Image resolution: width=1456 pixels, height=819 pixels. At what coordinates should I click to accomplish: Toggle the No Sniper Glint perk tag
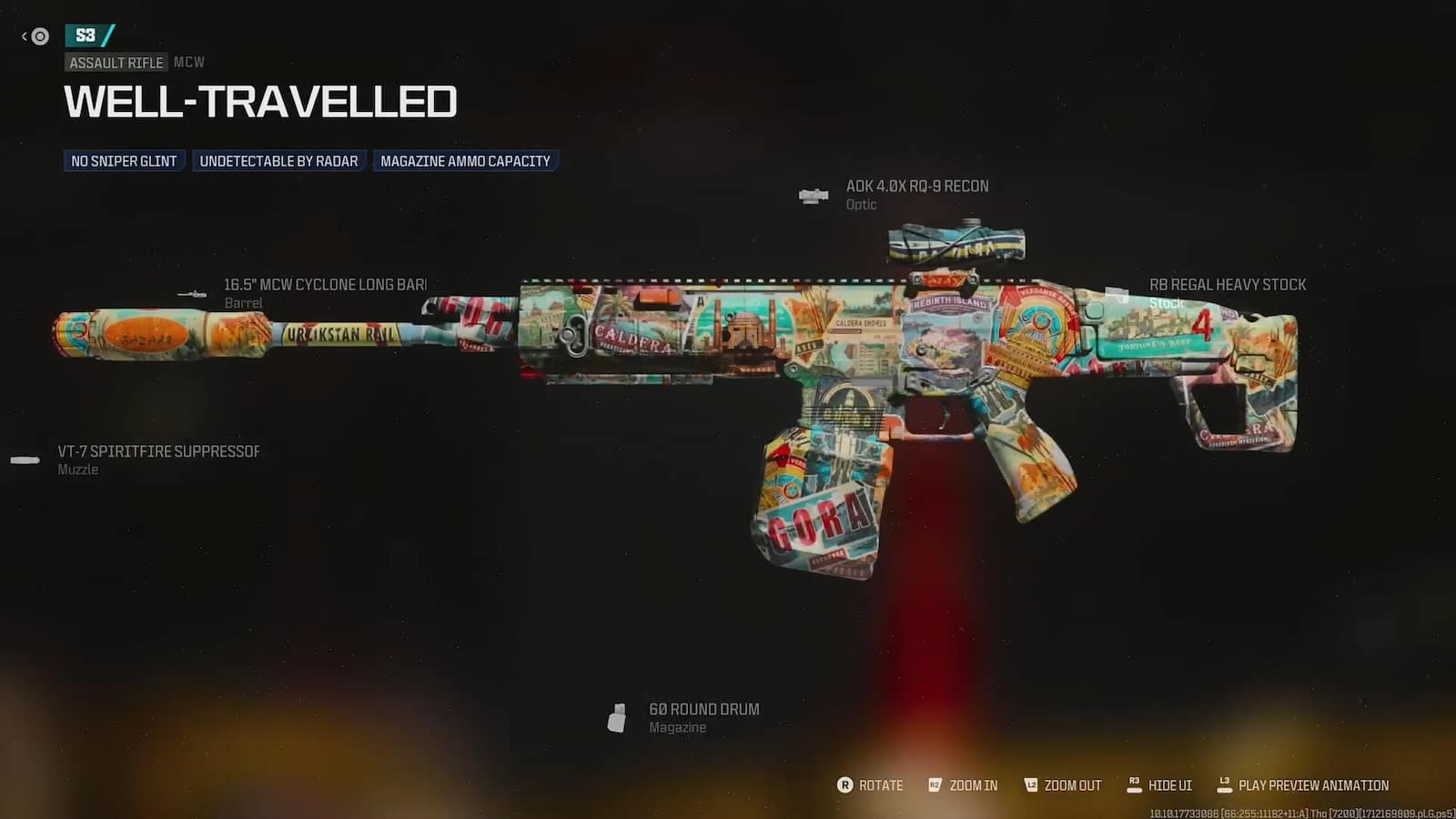pos(124,160)
